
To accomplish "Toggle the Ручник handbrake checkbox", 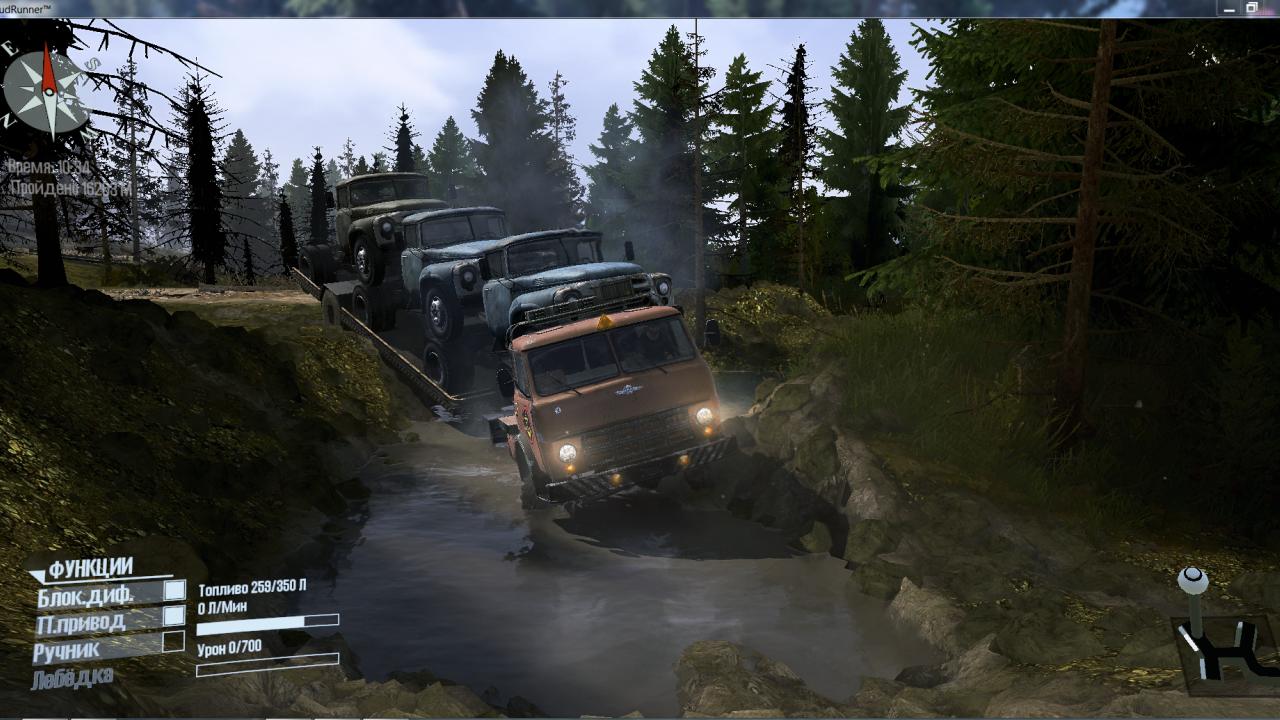I will 174,642.
